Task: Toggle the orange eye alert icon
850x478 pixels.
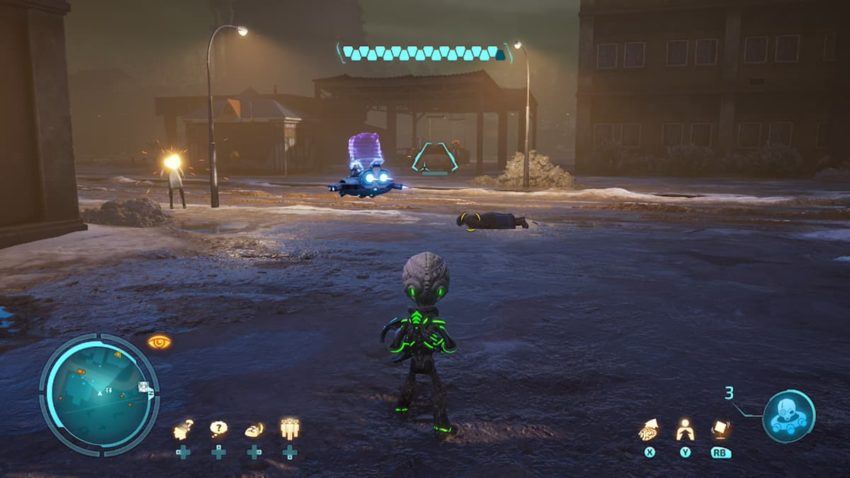Action: pyautogui.click(x=159, y=342)
